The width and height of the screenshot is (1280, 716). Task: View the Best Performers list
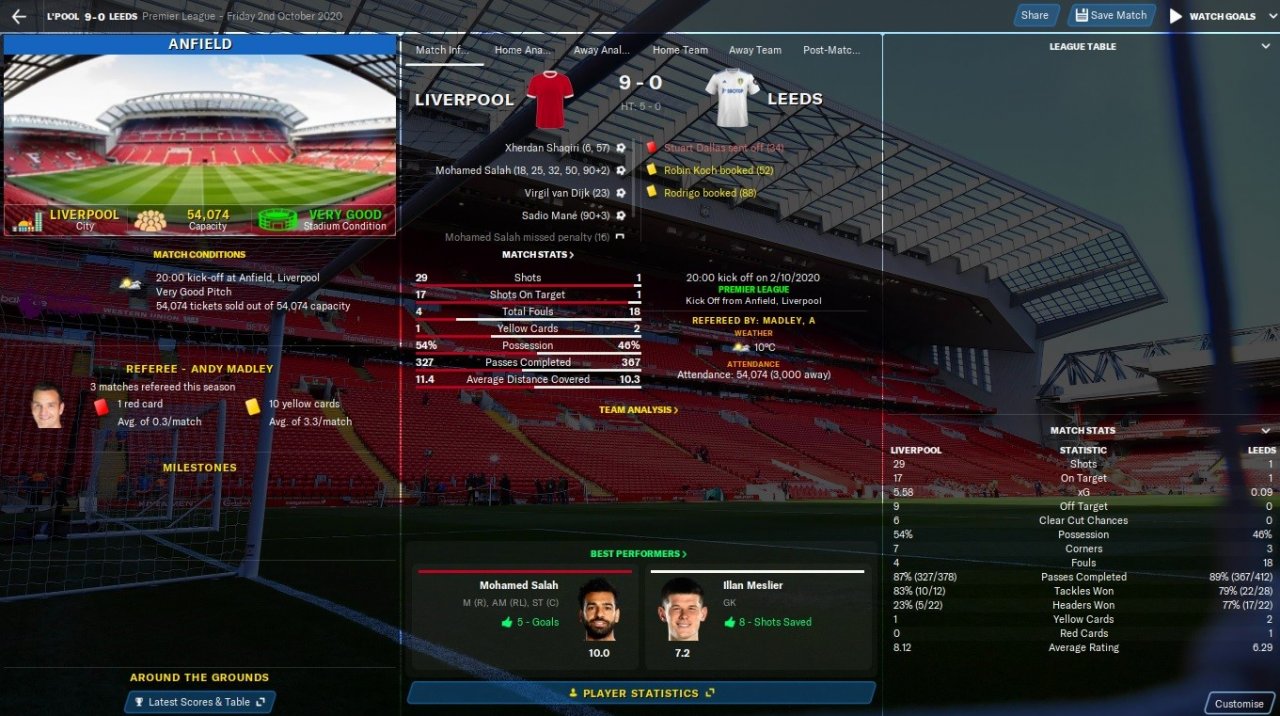638,554
